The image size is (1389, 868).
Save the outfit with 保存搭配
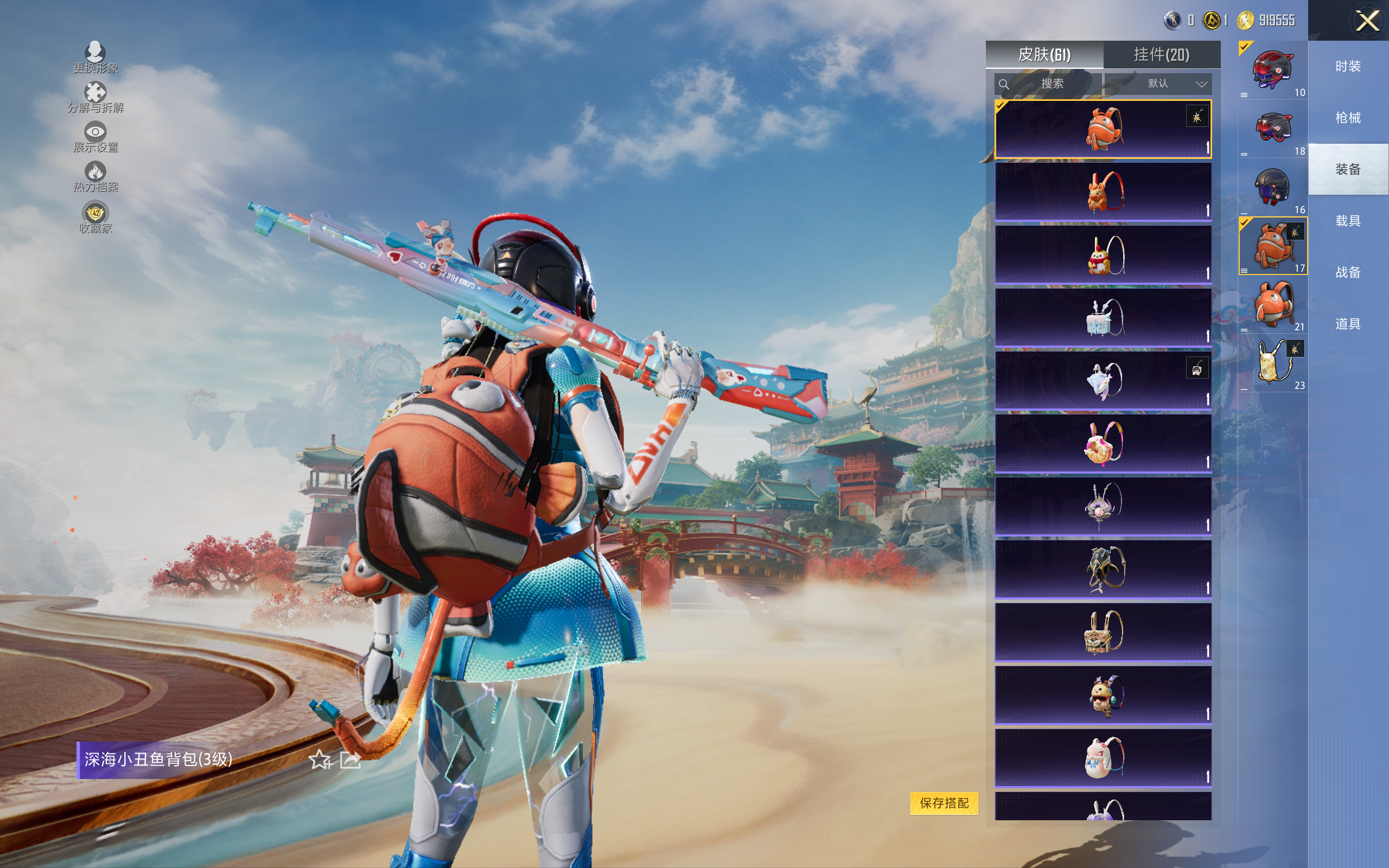point(944,802)
